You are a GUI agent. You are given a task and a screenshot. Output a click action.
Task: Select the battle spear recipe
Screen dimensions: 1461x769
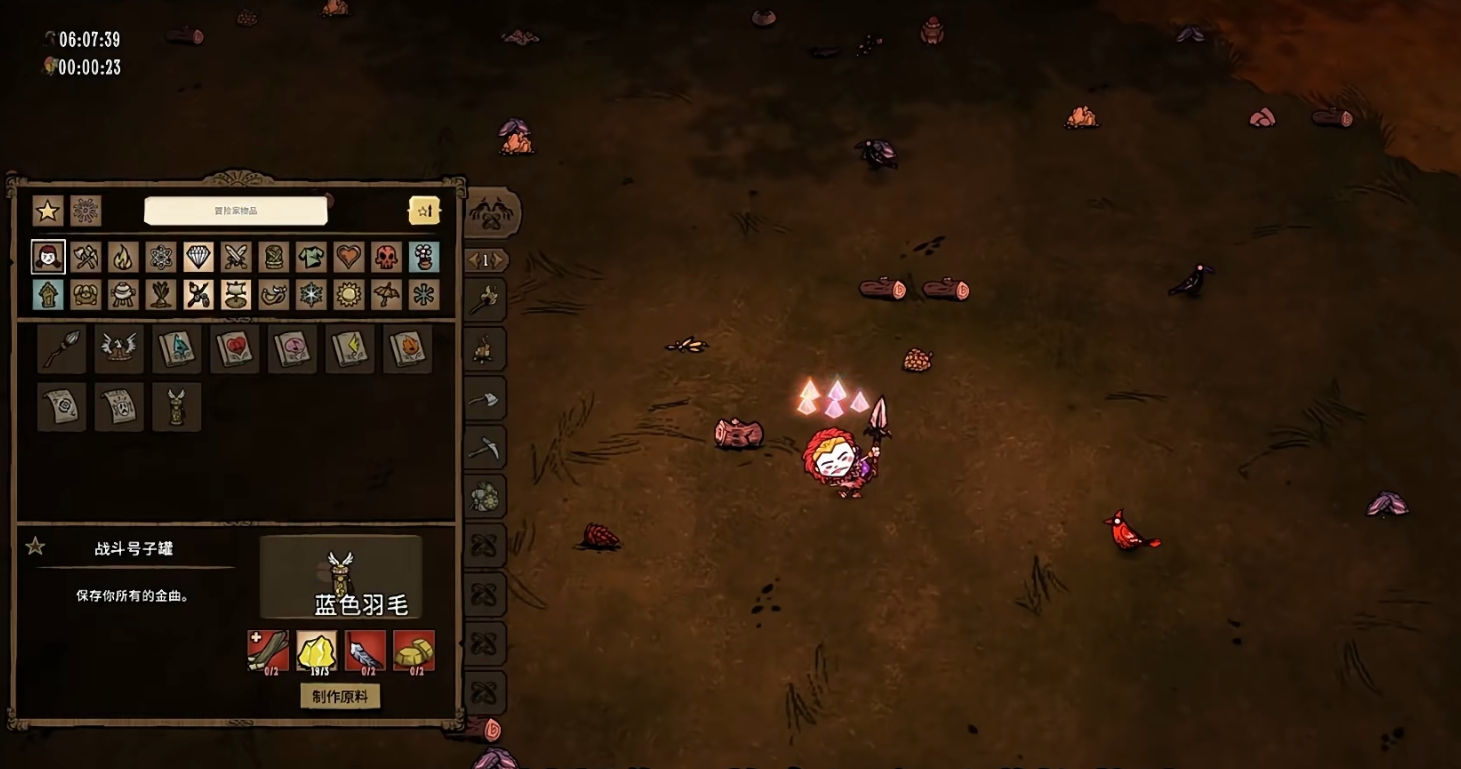tap(61, 349)
